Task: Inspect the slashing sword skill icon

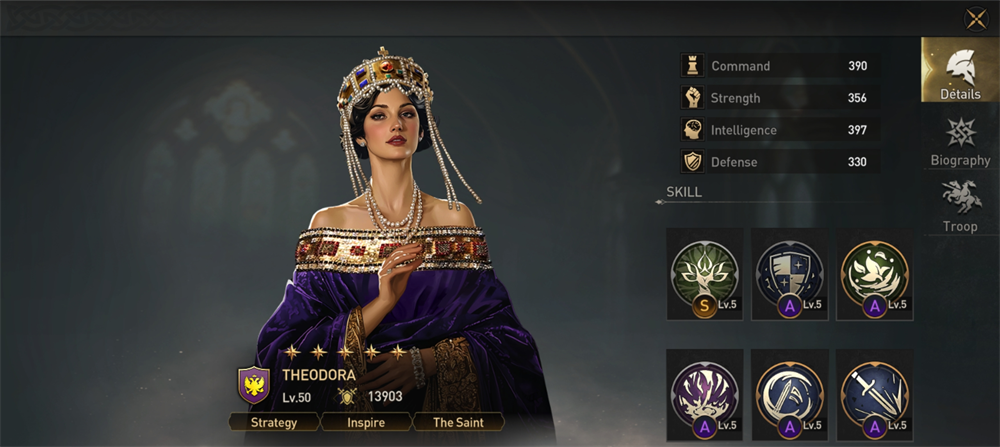Action: click(874, 394)
